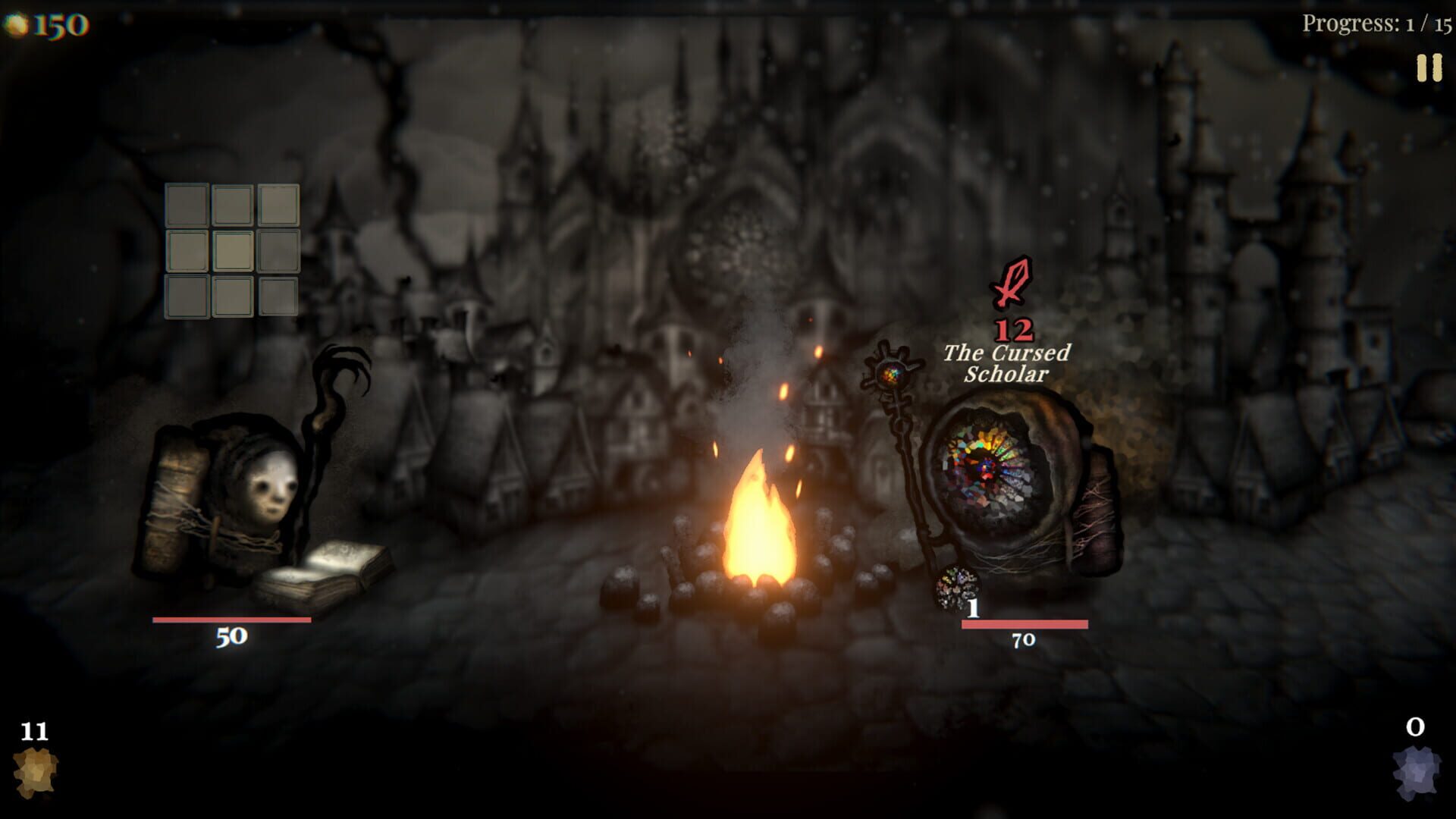Click the coin counter icon top-left

click(17, 22)
